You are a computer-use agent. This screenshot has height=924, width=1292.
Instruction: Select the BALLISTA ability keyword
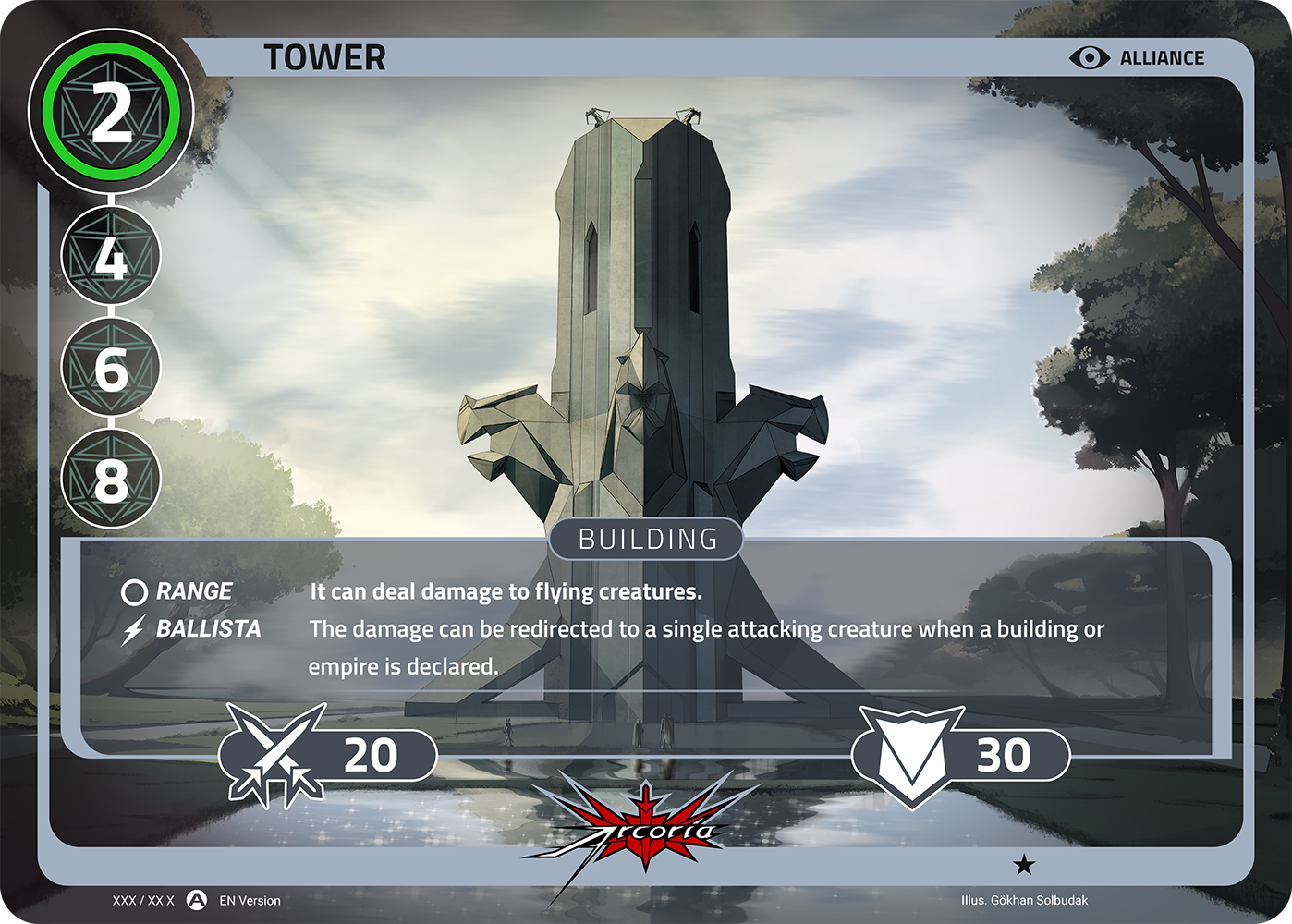[208, 629]
